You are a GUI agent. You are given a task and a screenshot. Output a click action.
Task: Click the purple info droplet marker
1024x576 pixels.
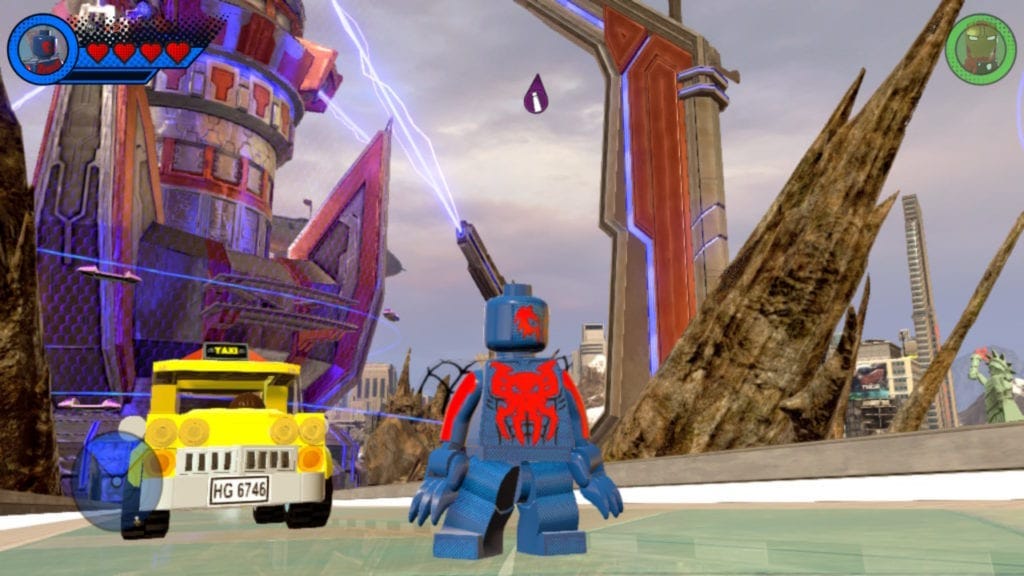(x=536, y=94)
